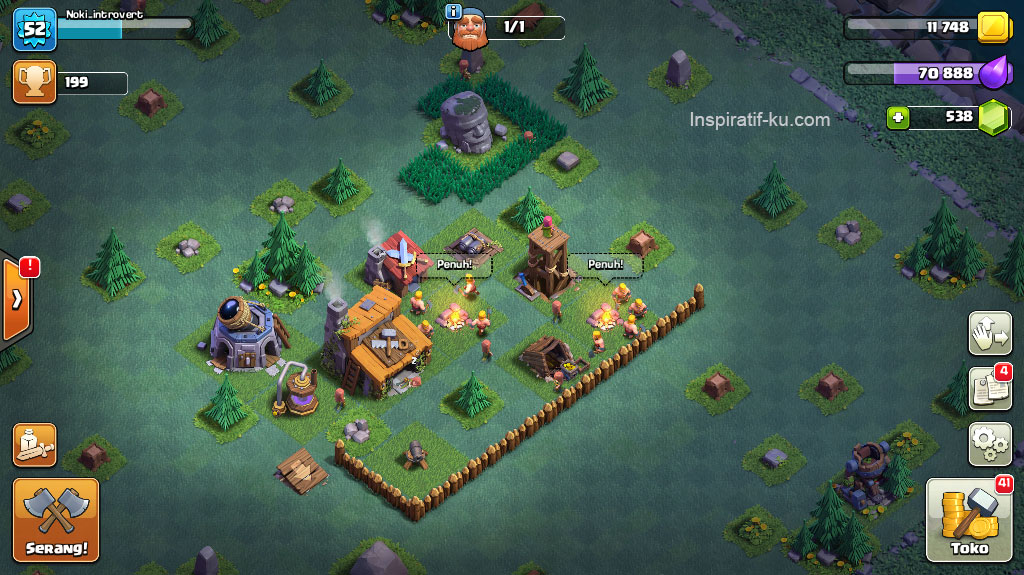Open the settings gears button
The width and height of the screenshot is (1024, 575).
(x=989, y=444)
